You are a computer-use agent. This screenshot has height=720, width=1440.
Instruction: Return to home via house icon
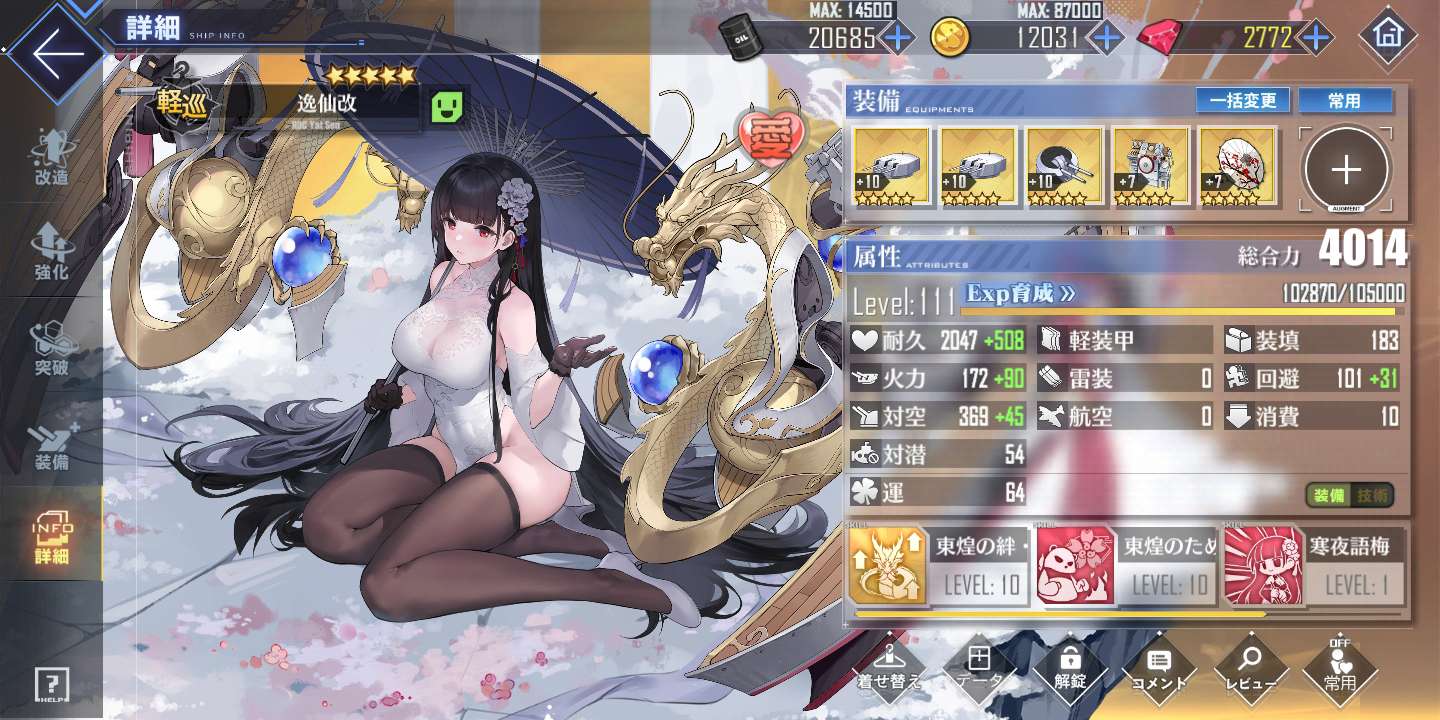(1387, 36)
